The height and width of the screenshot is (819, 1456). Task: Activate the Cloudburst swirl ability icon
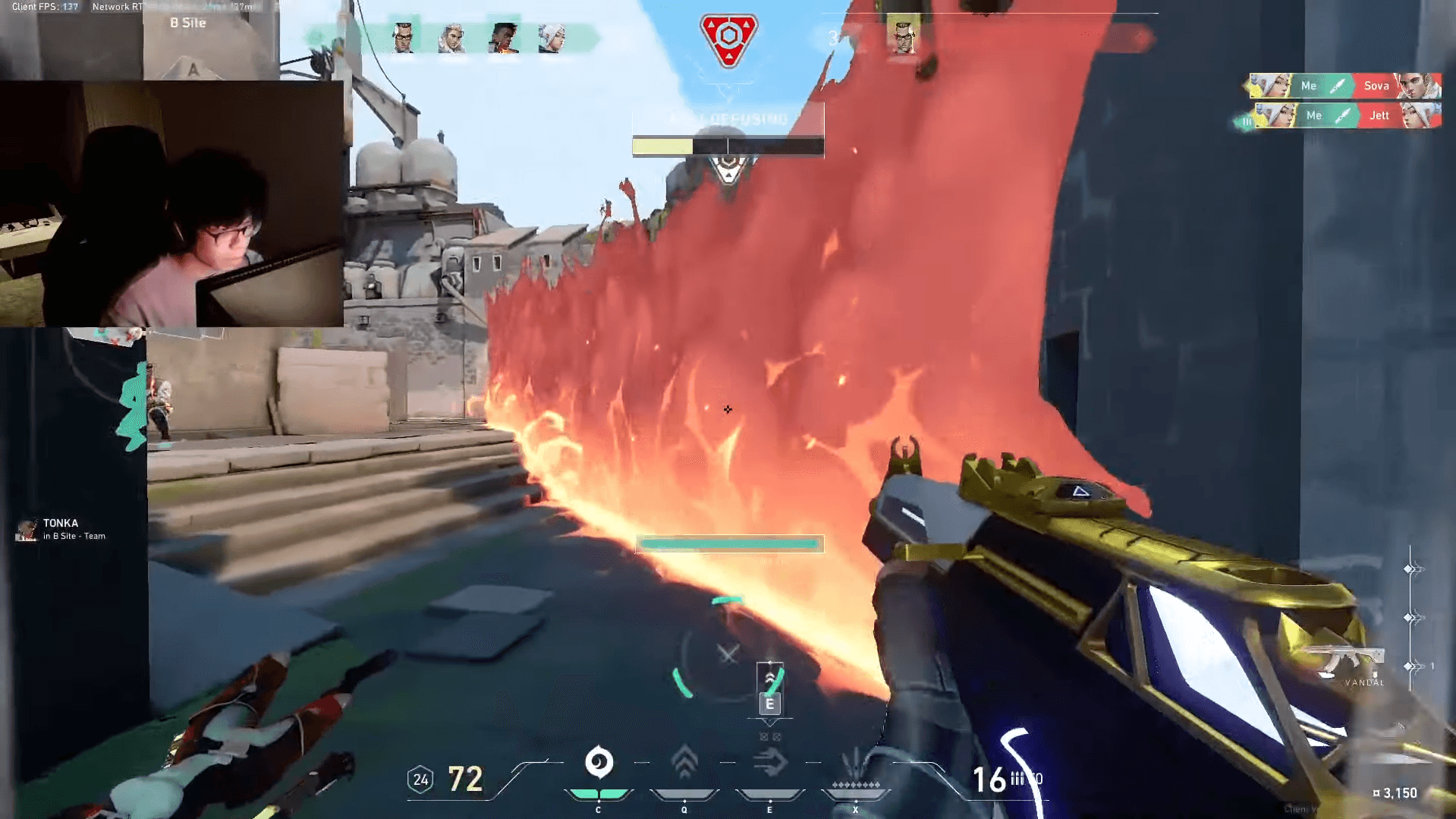pyautogui.click(x=599, y=762)
